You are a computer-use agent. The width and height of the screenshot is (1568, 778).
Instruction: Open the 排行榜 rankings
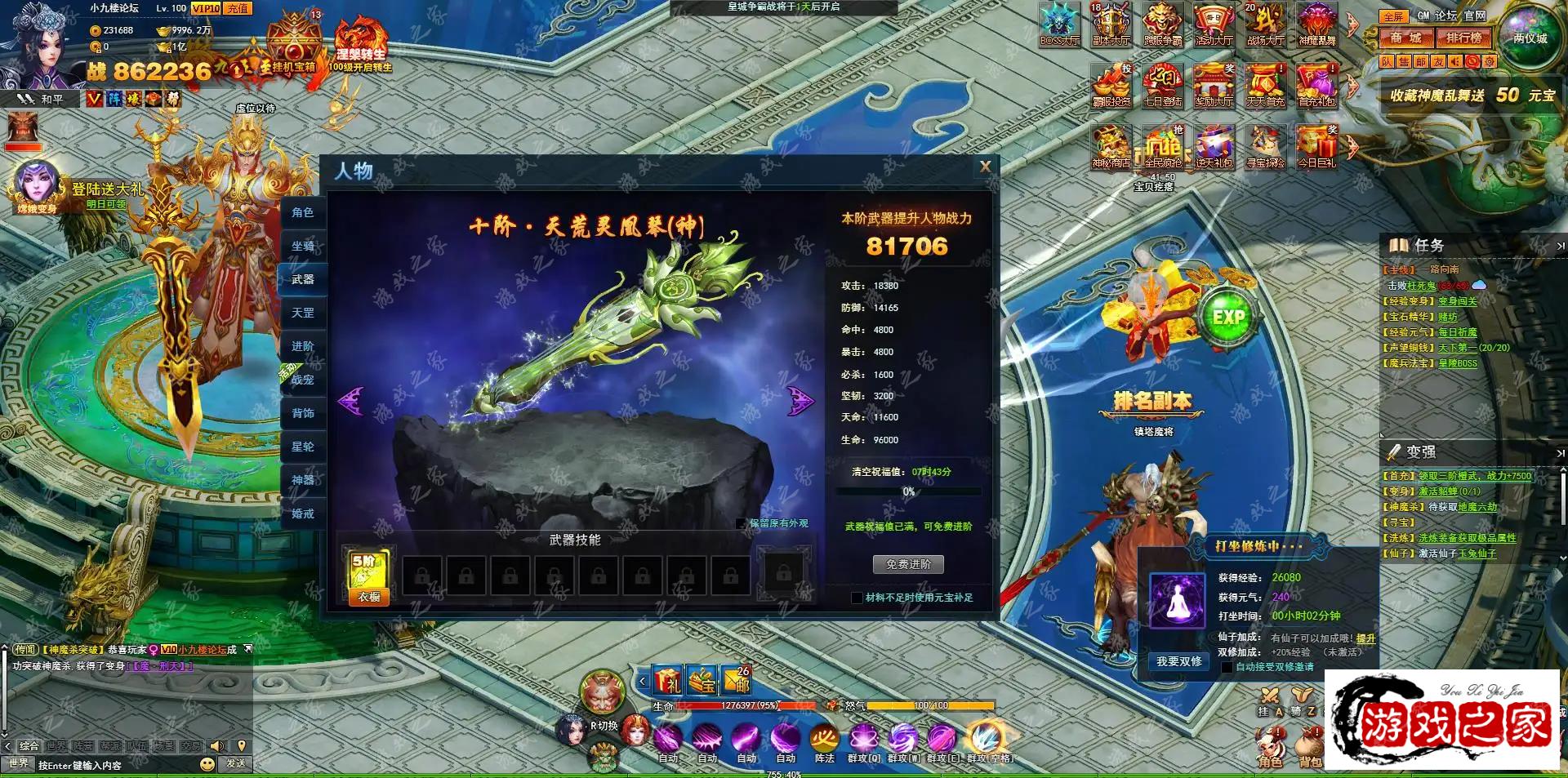[x=1463, y=38]
